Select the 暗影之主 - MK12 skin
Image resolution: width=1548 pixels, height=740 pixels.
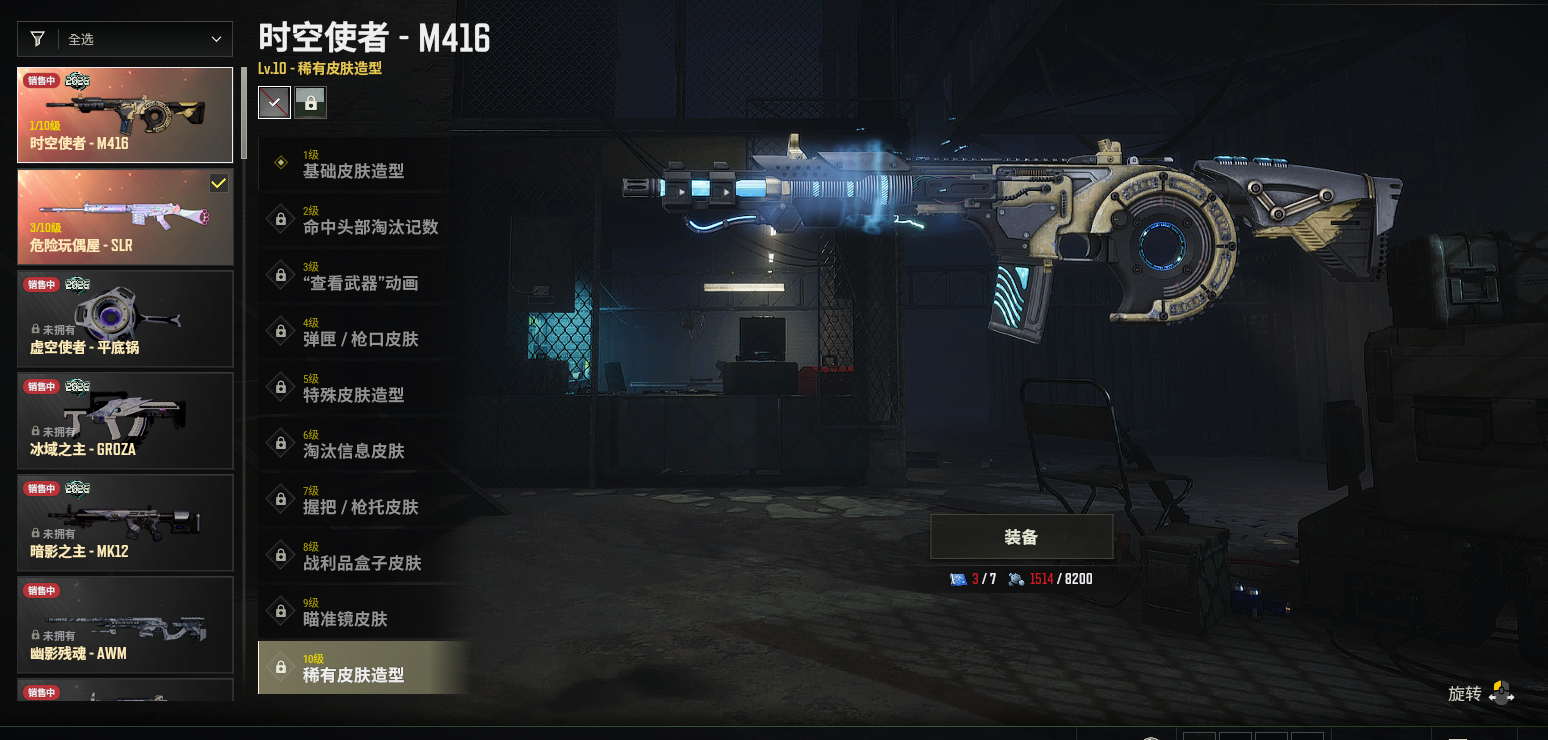tap(125, 523)
